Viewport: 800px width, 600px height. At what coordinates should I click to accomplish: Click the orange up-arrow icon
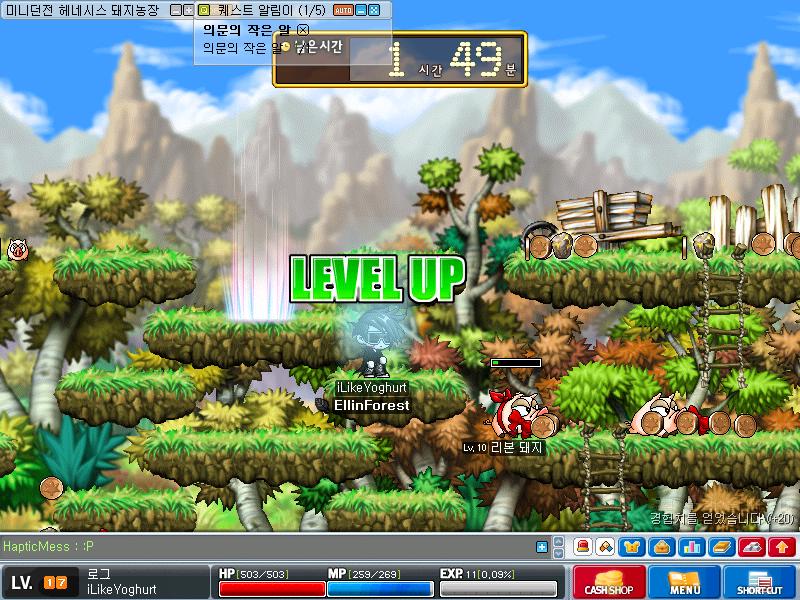coord(780,547)
